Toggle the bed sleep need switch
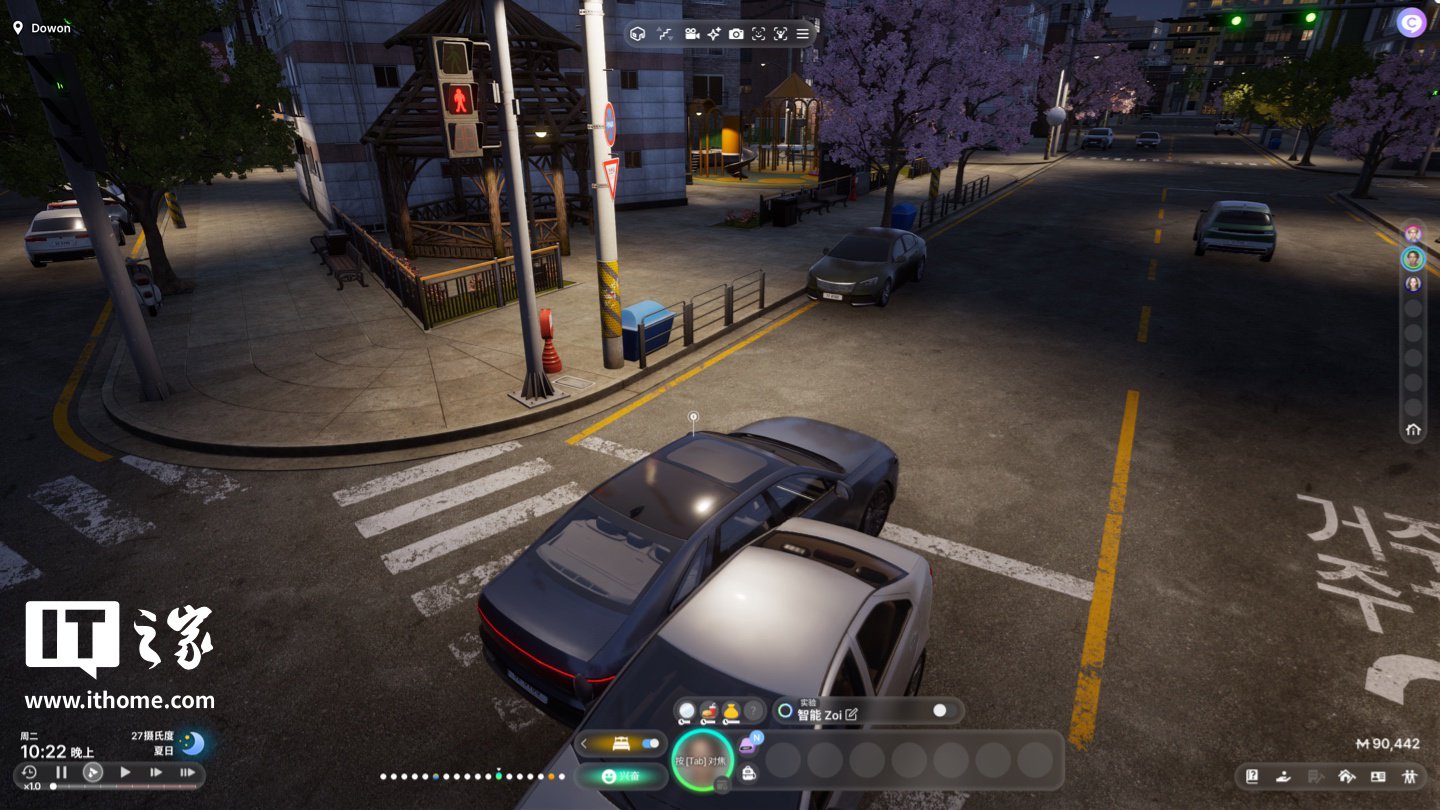The image size is (1440, 810). [650, 743]
